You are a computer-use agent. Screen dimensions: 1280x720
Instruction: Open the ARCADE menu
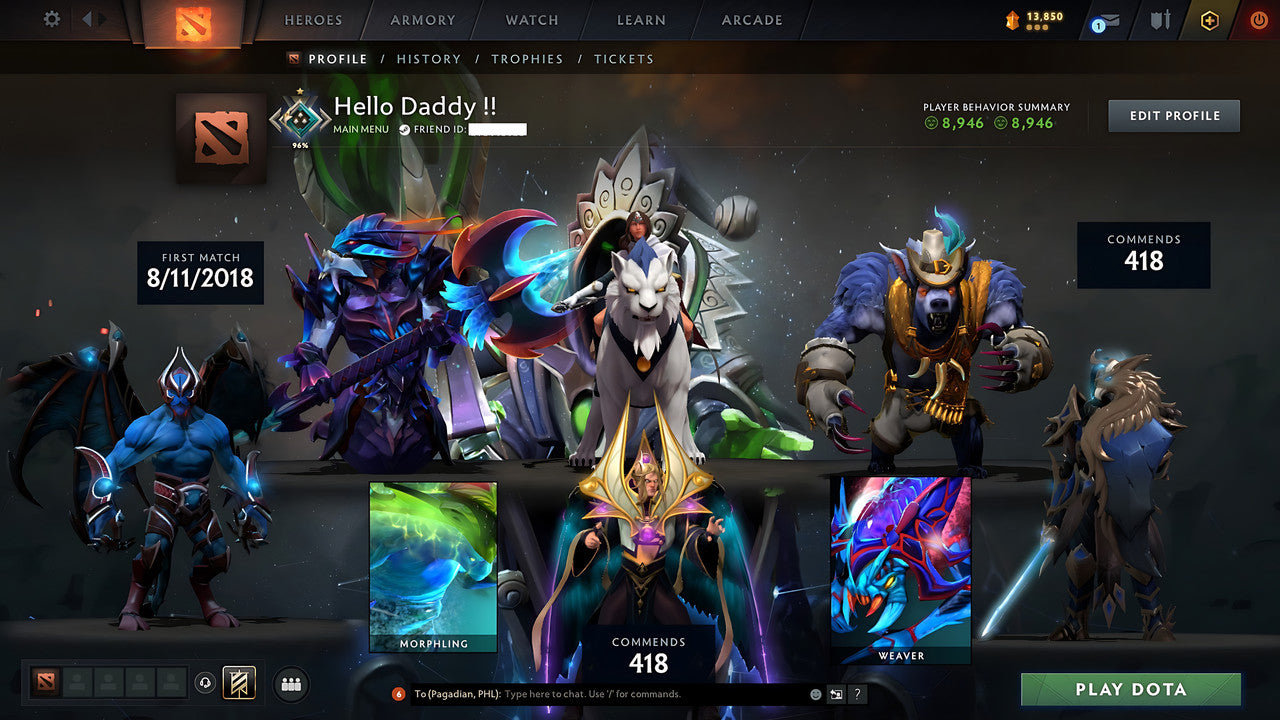tap(751, 20)
